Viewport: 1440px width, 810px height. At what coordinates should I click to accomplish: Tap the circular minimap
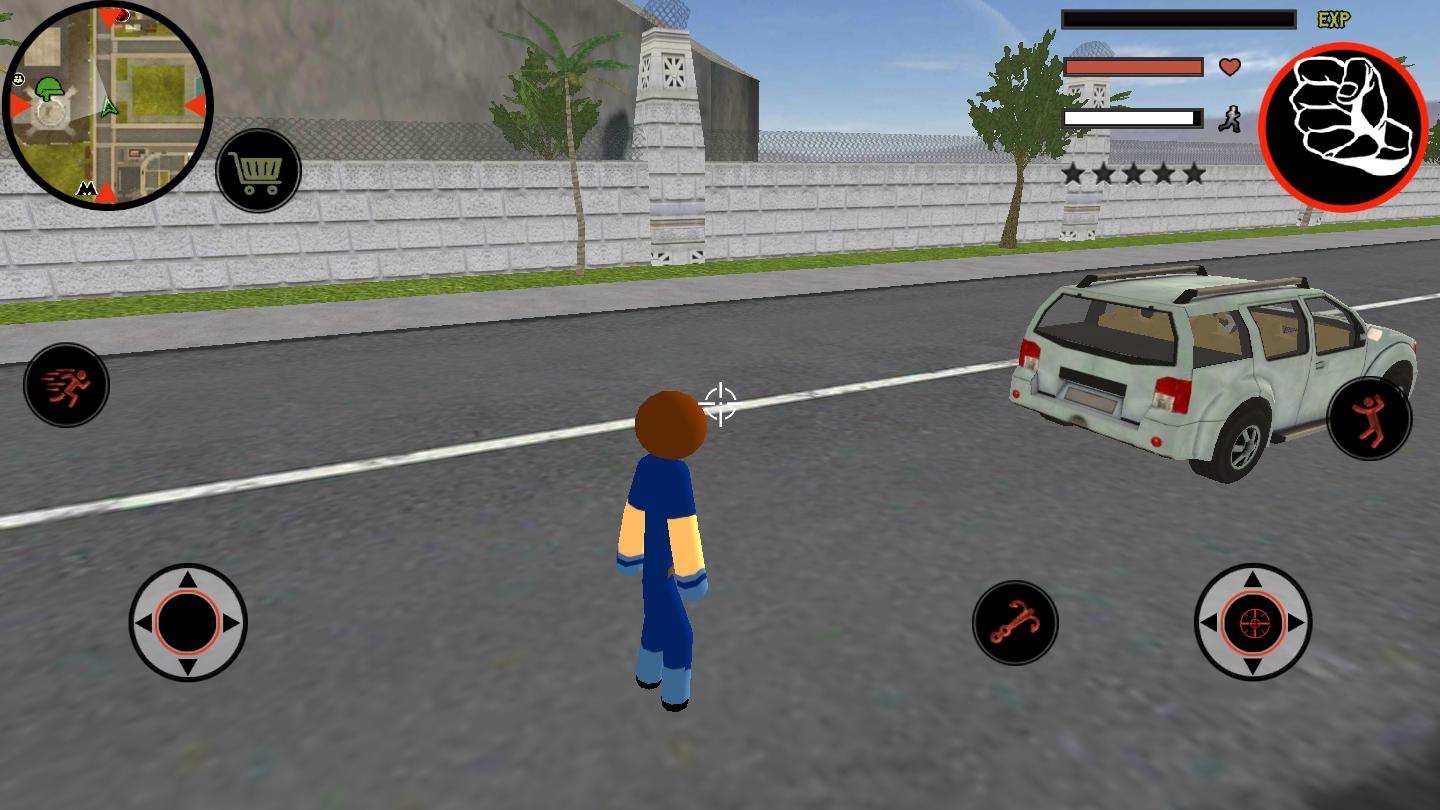(108, 104)
